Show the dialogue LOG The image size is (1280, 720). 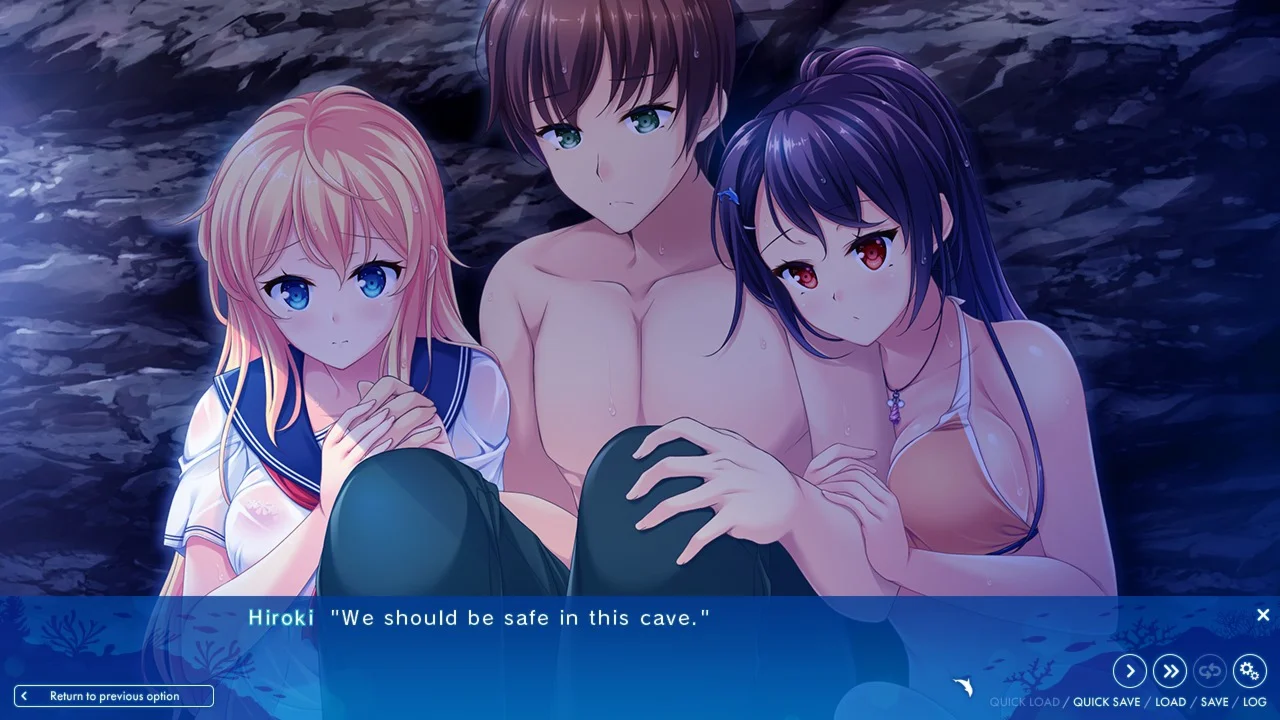pos(1255,702)
